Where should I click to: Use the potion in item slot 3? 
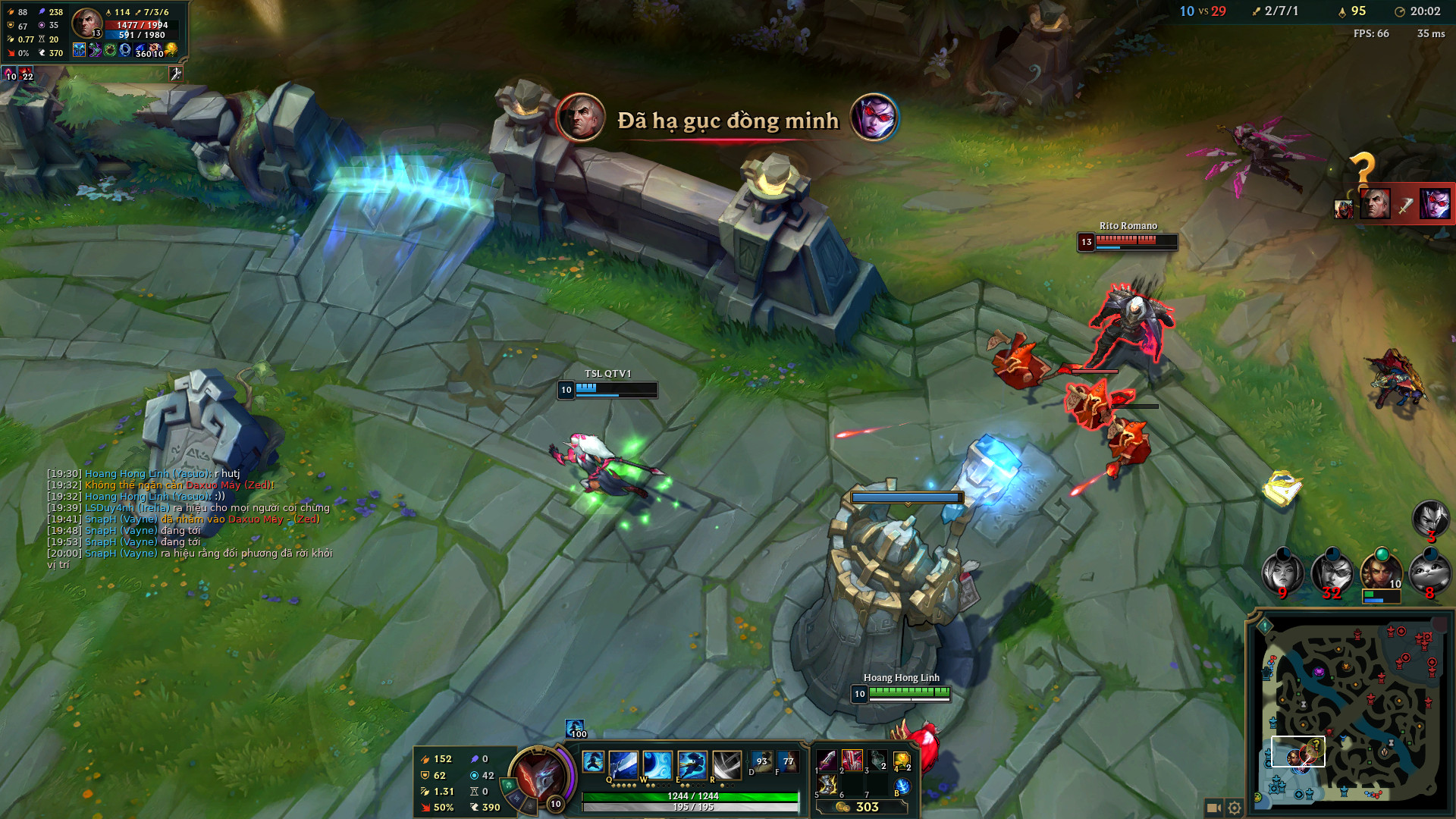tap(877, 760)
